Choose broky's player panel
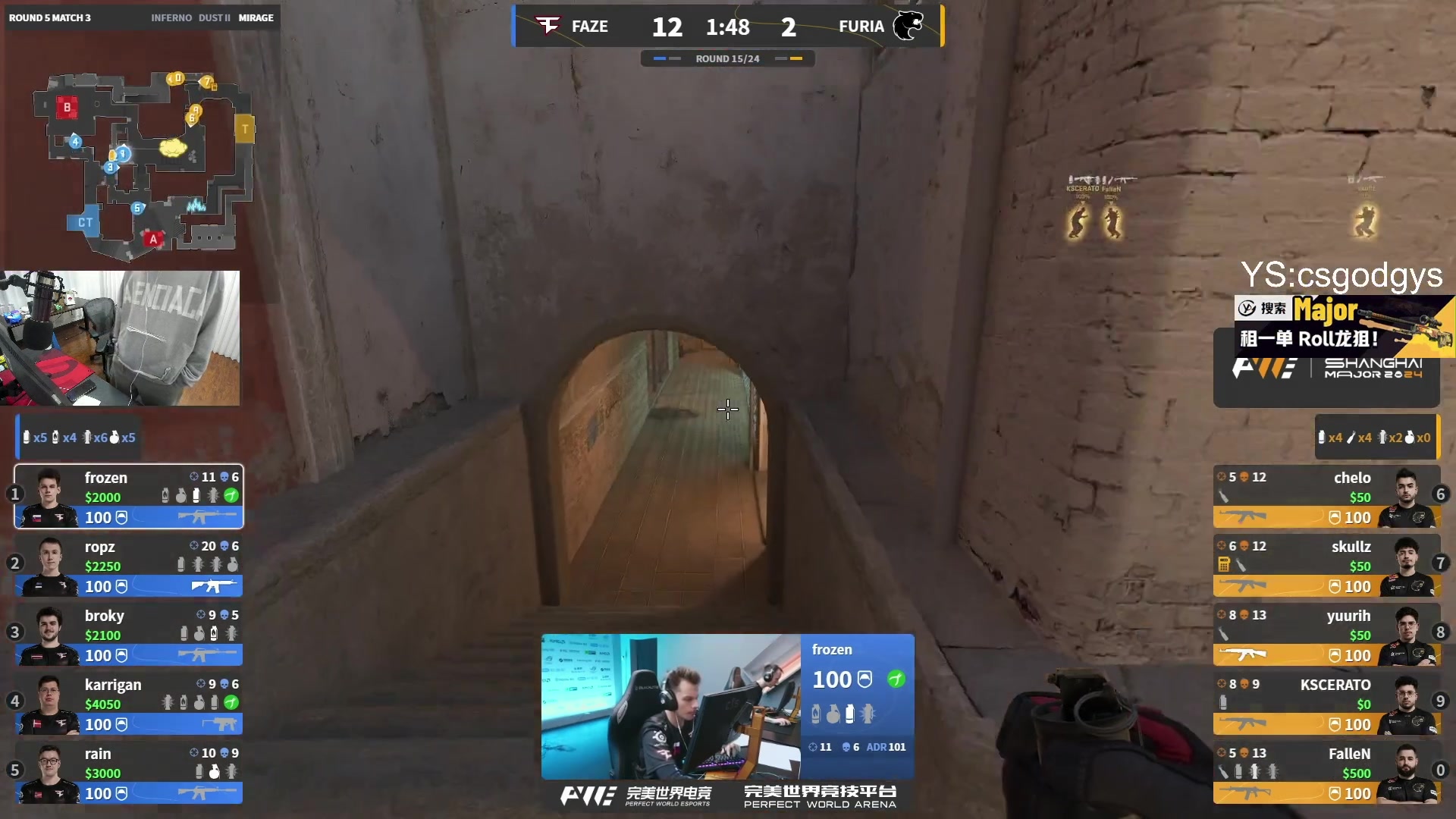The image size is (1456, 819). (x=129, y=635)
